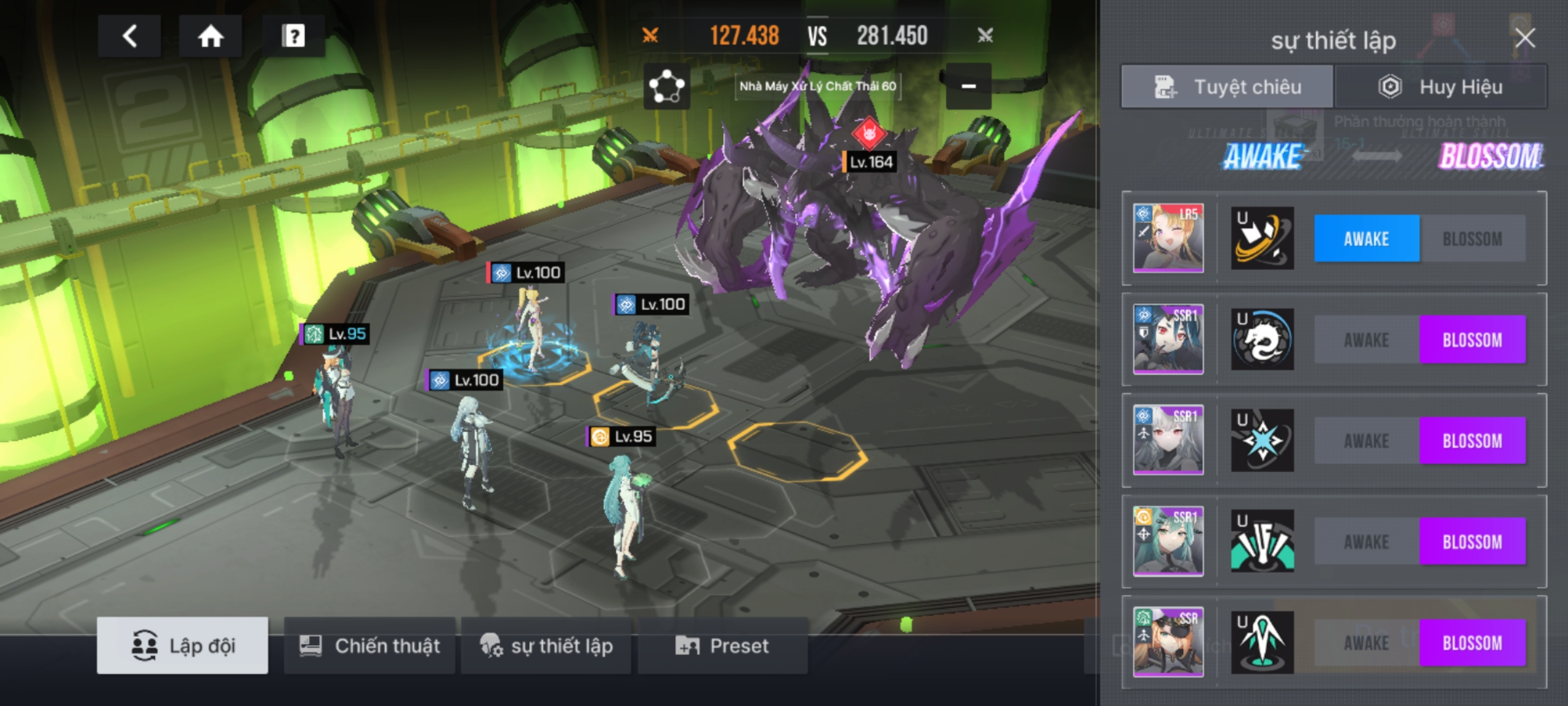Switch to the Tuyệt chiêu tab

(x=1227, y=87)
